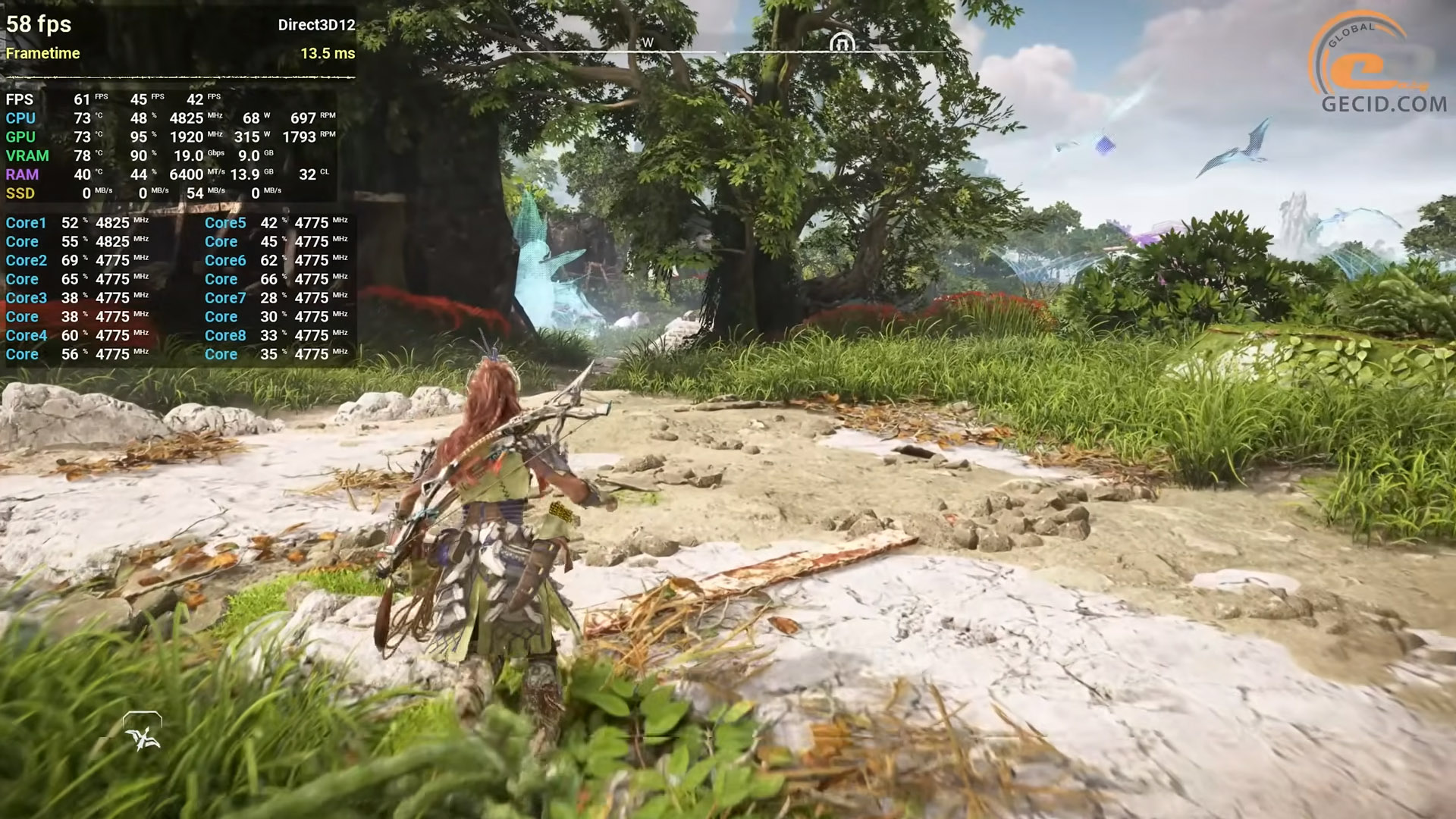Click the compass bar's W heading
This screenshot has height=819, width=1456.
[x=648, y=42]
